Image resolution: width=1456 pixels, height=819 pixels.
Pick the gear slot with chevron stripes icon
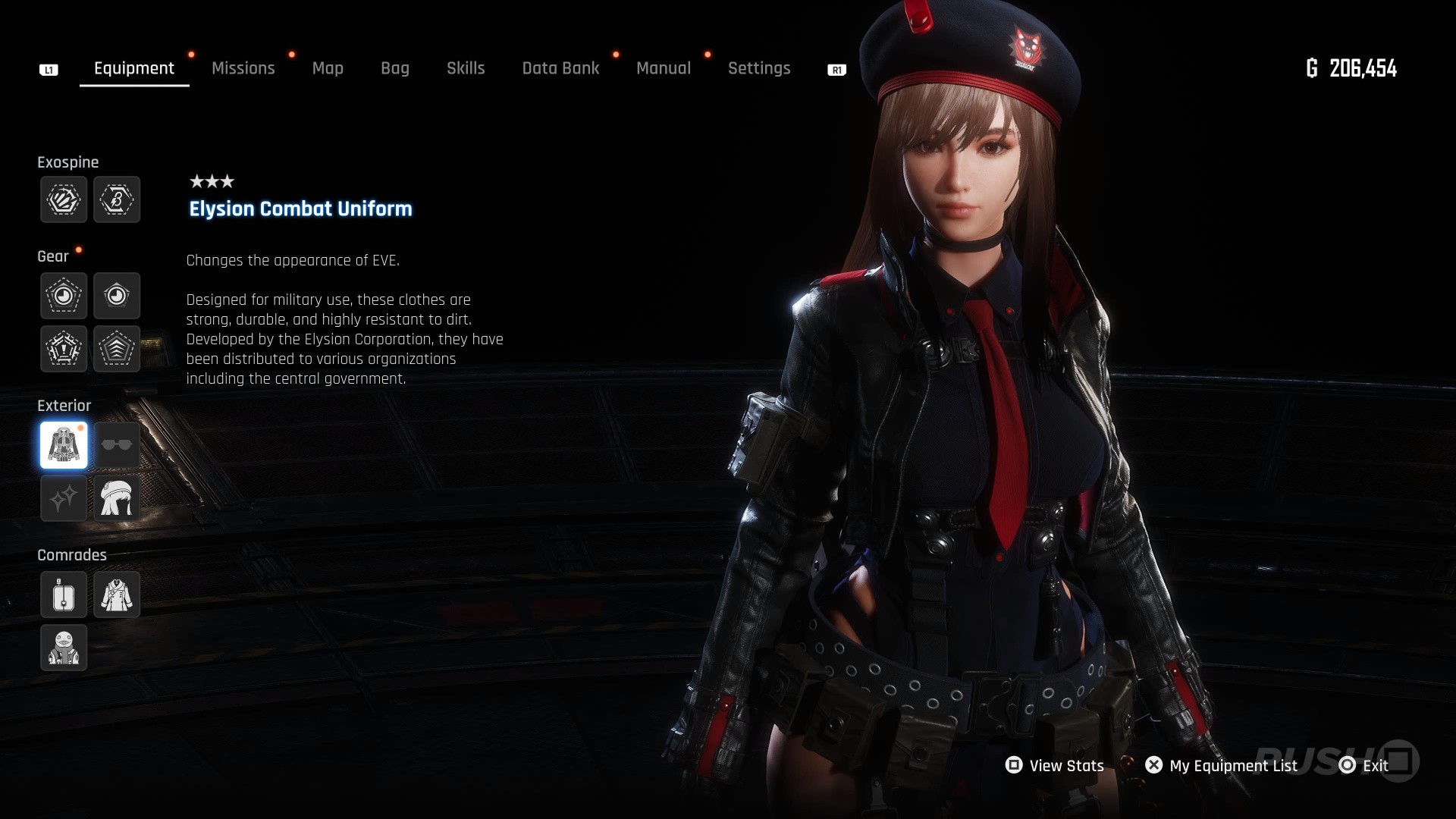click(x=117, y=349)
